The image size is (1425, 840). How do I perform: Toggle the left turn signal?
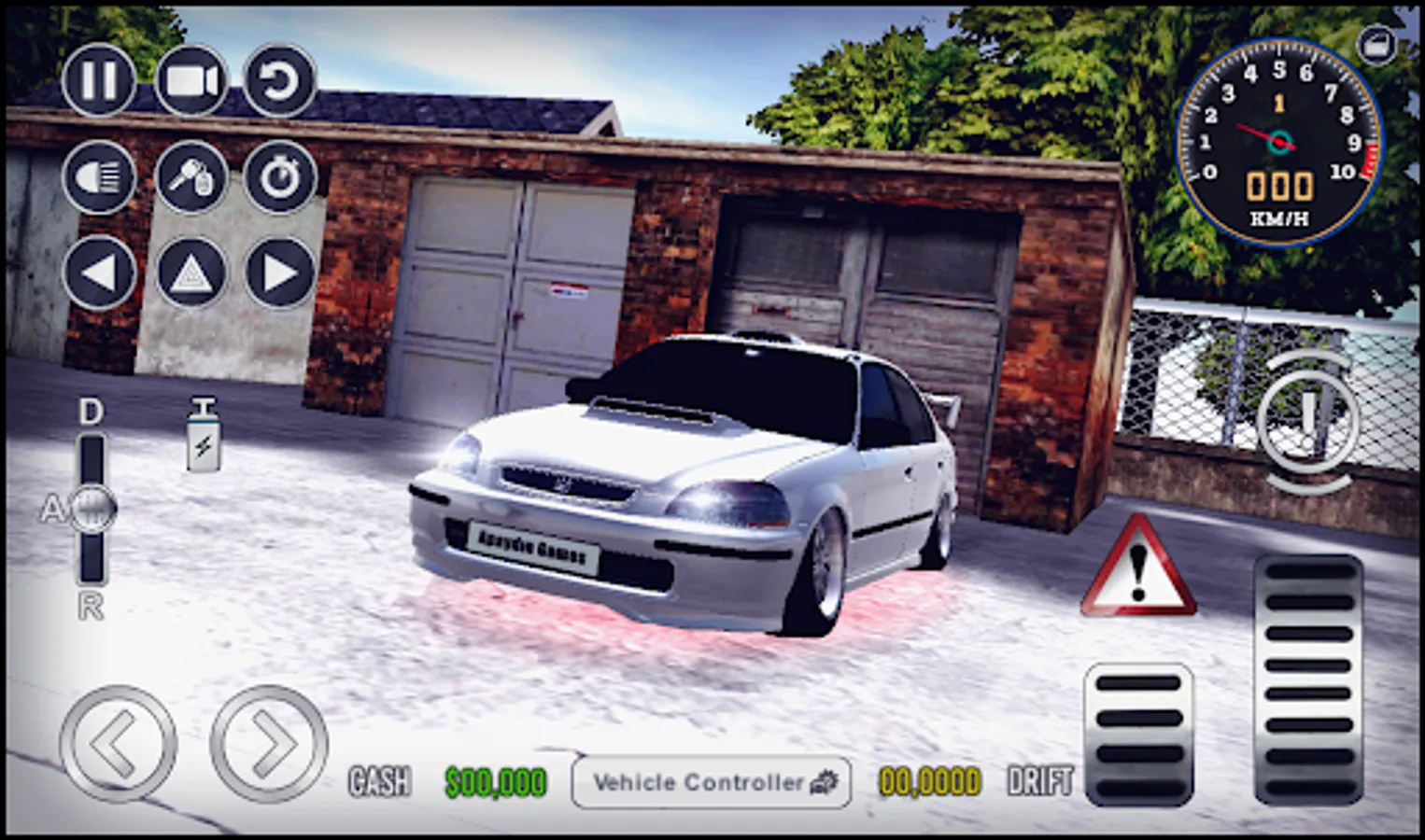click(x=98, y=274)
